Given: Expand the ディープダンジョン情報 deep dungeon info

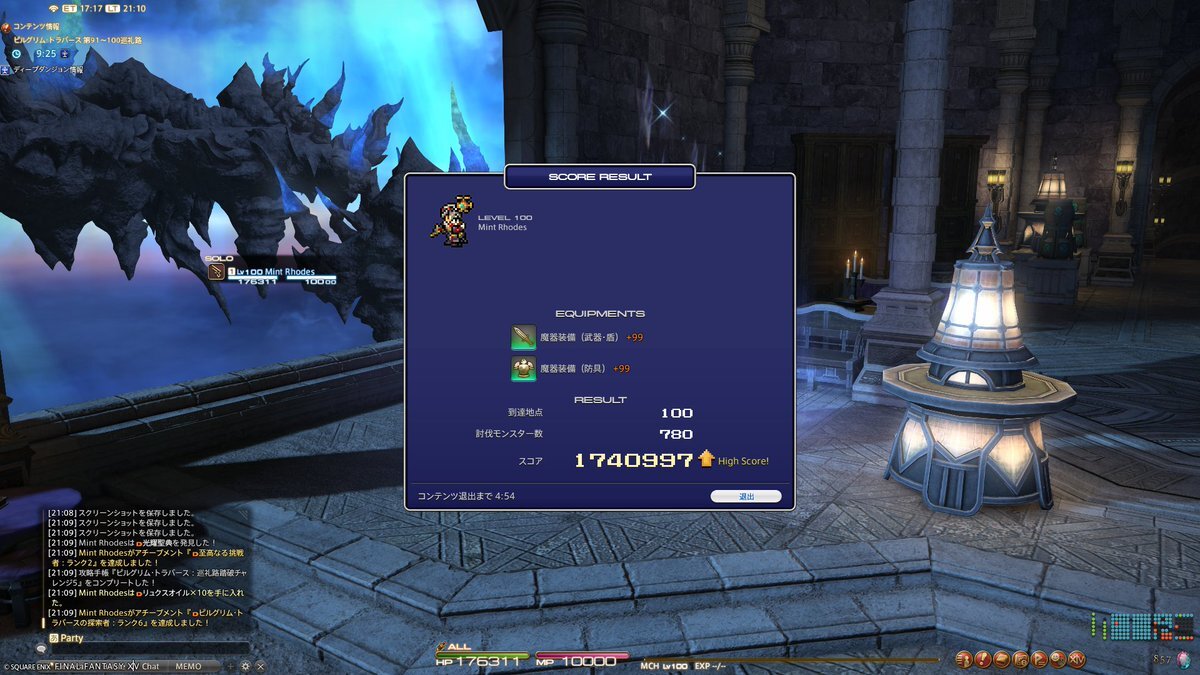Looking at the screenshot, I should 42,70.
